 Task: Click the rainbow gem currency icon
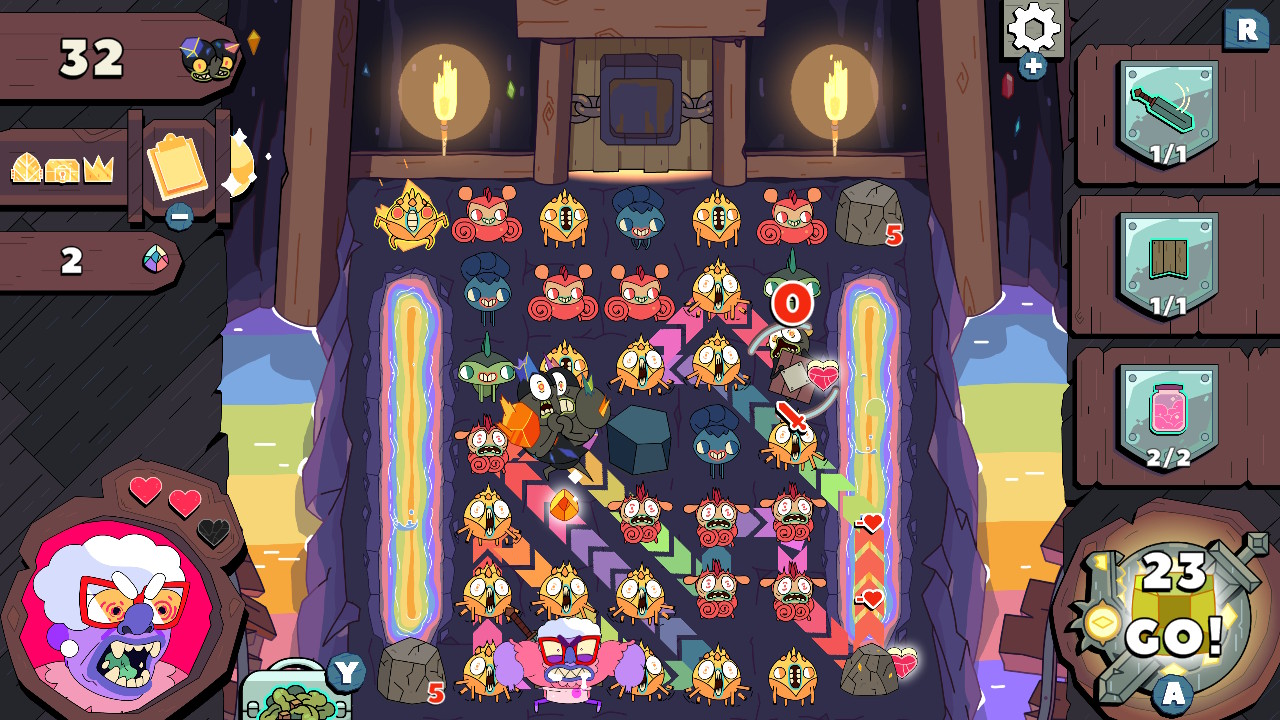tap(155, 258)
